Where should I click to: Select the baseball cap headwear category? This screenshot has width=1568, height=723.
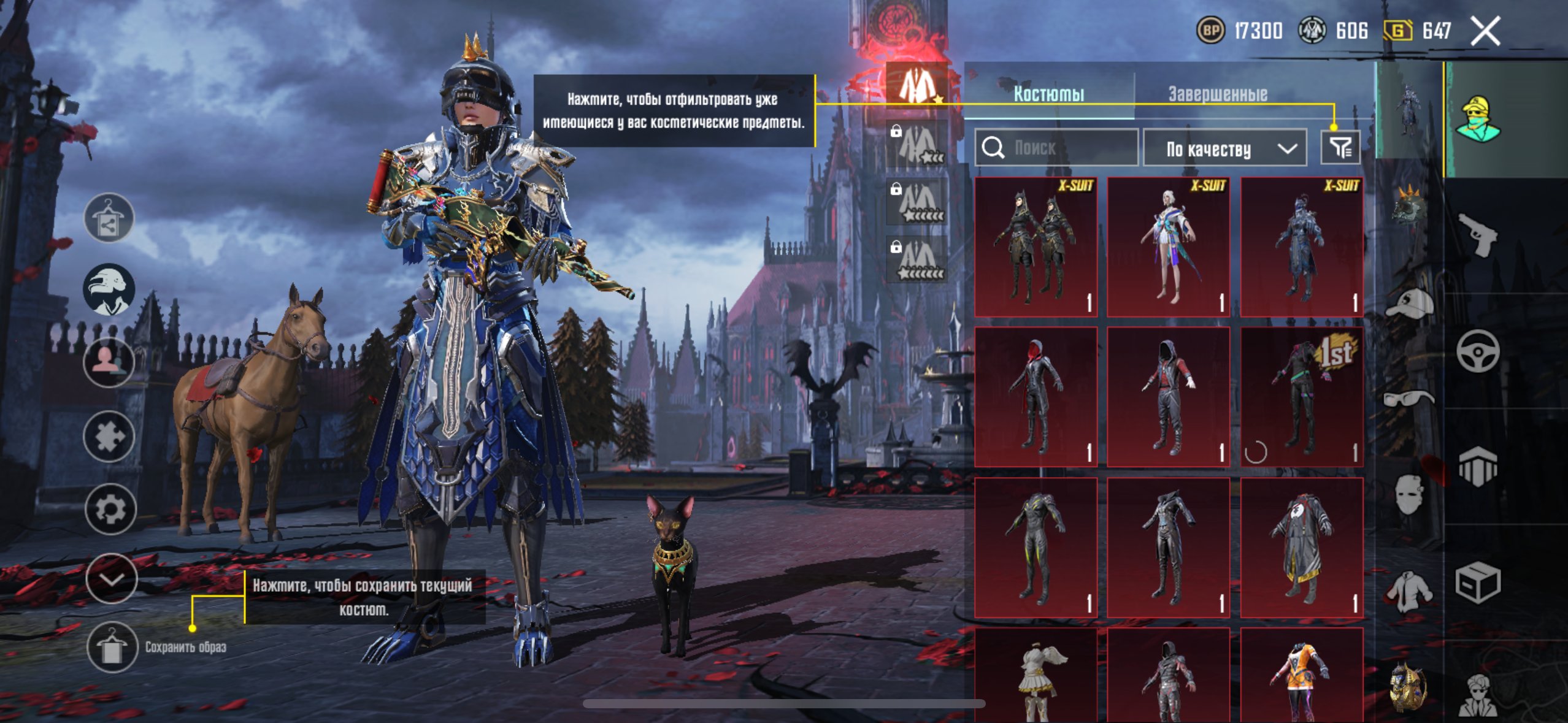click(x=1410, y=303)
